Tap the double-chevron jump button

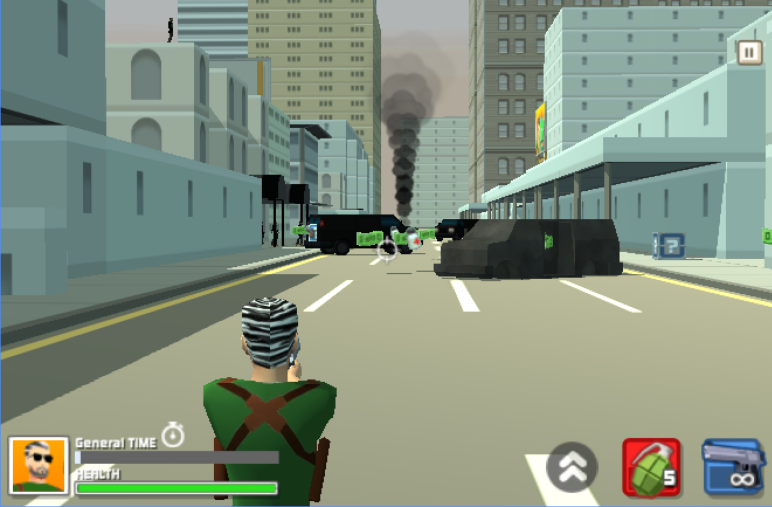572,467
